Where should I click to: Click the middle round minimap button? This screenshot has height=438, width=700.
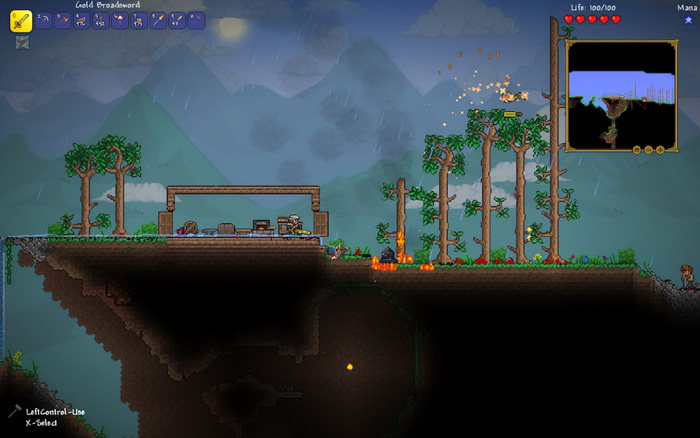648,150
